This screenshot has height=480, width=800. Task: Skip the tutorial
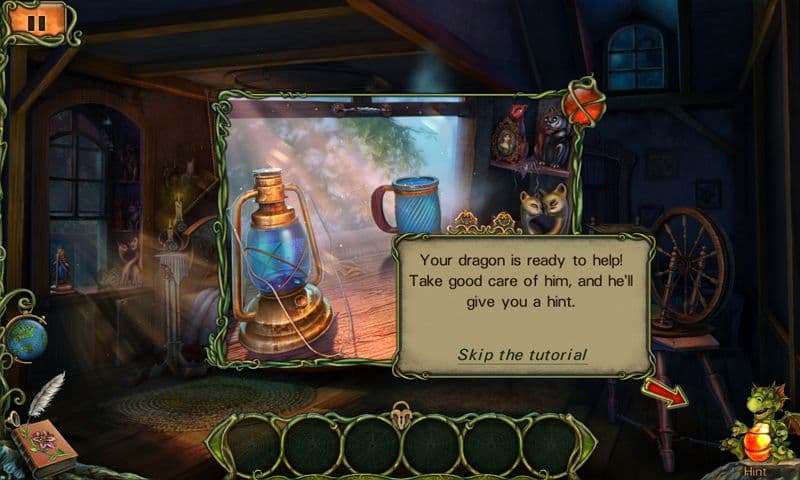point(522,355)
